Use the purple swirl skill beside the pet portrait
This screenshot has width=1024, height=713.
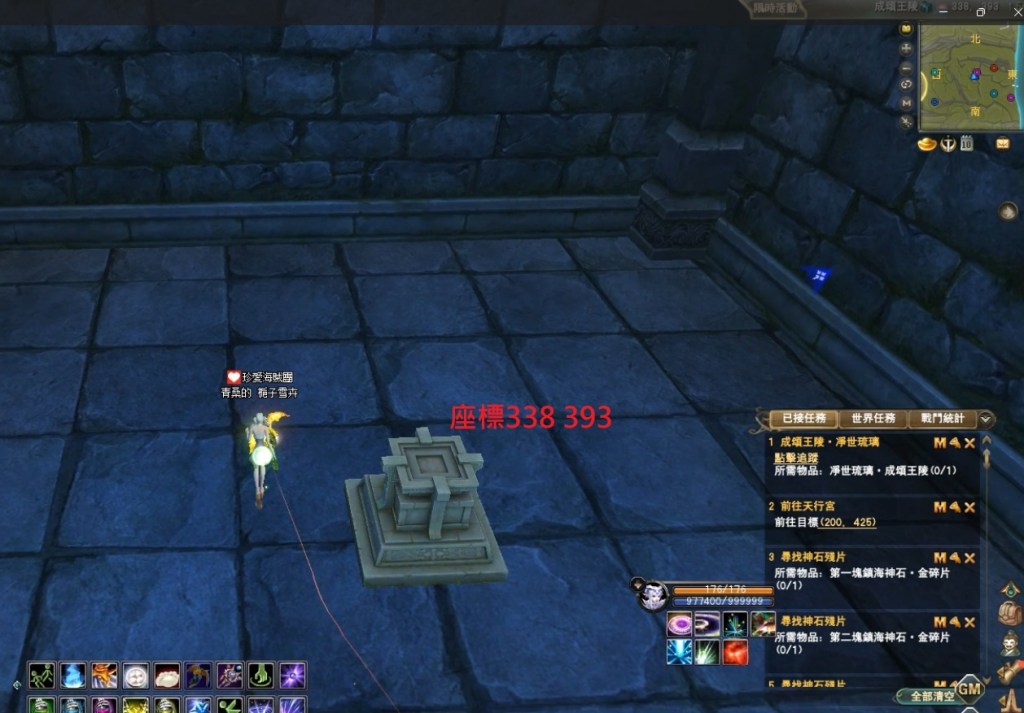pyautogui.click(x=680, y=625)
